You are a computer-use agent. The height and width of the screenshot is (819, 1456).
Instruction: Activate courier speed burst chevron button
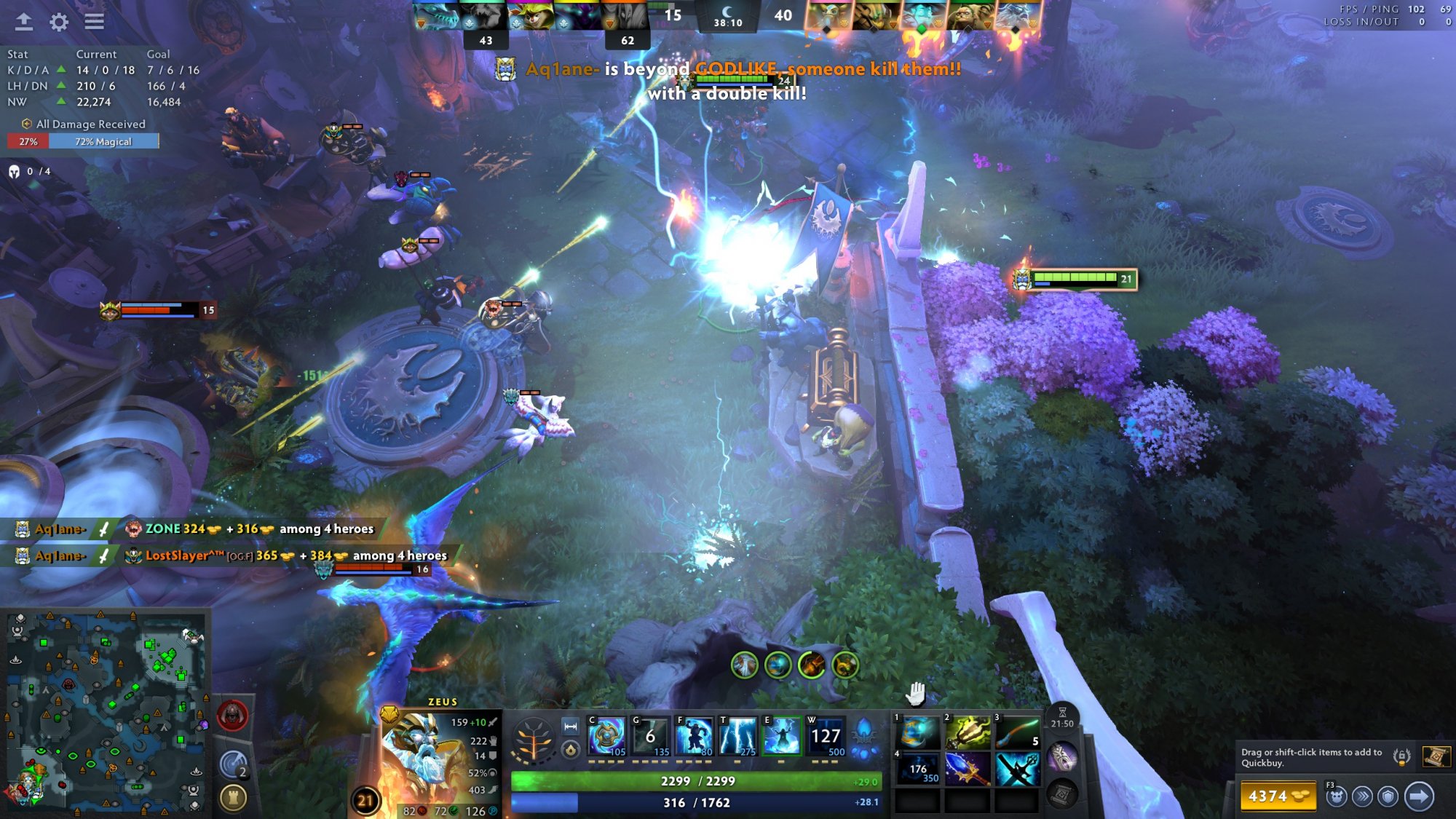pos(1362,796)
